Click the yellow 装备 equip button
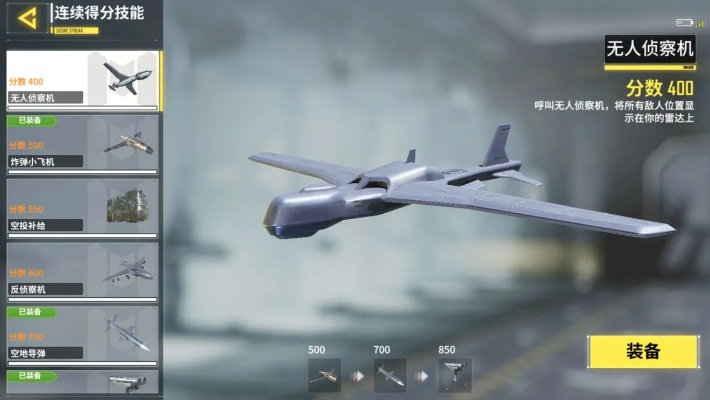710x400 pixels. pyautogui.click(x=643, y=351)
